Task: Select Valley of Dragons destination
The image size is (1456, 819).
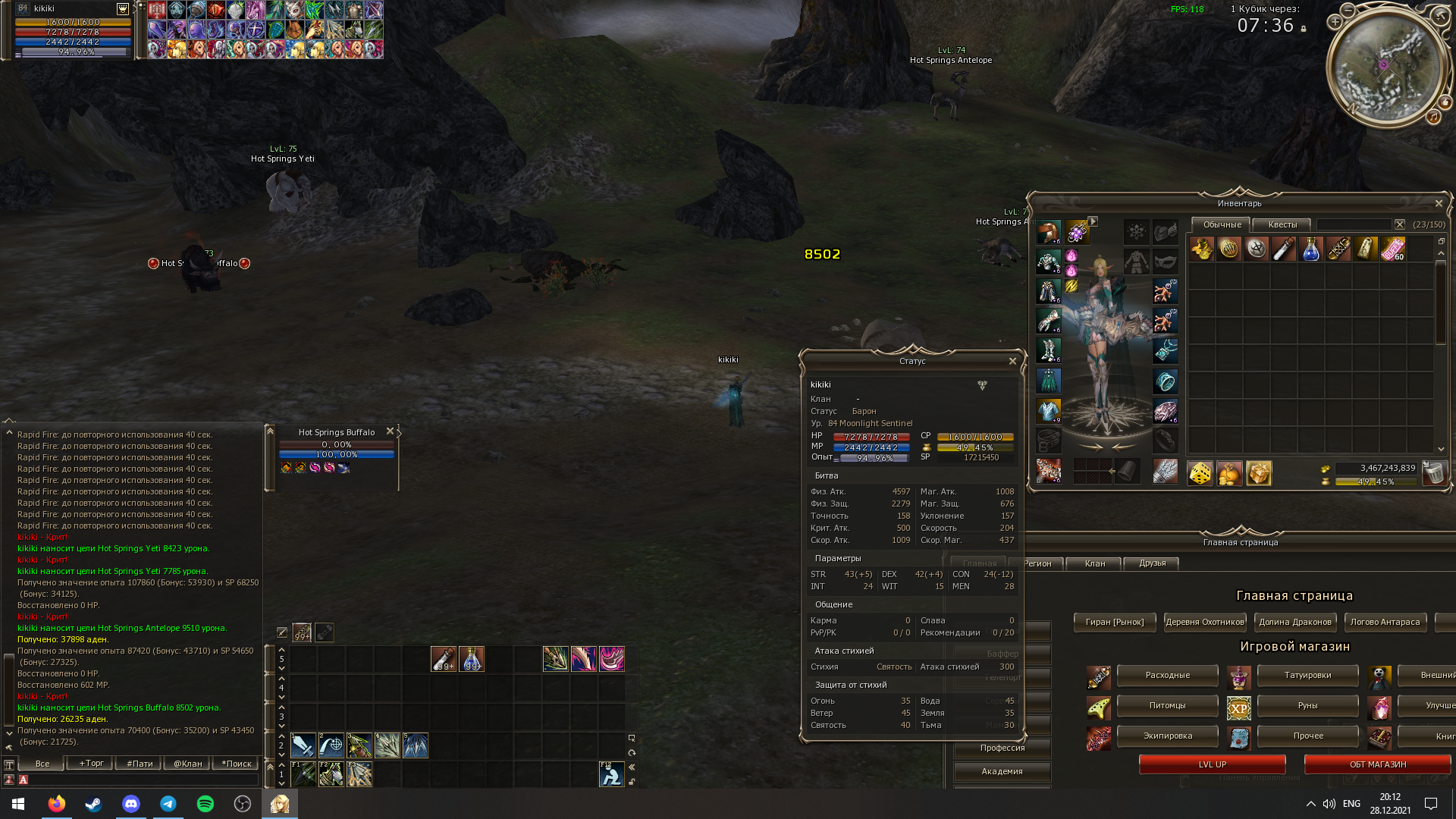Action: click(x=1294, y=622)
